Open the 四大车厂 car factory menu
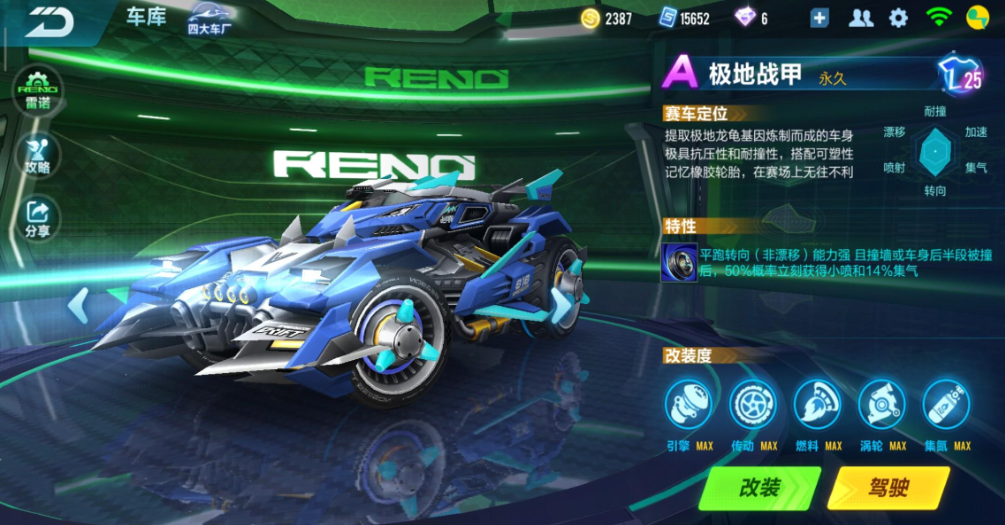The height and width of the screenshot is (525, 1005). [212, 19]
